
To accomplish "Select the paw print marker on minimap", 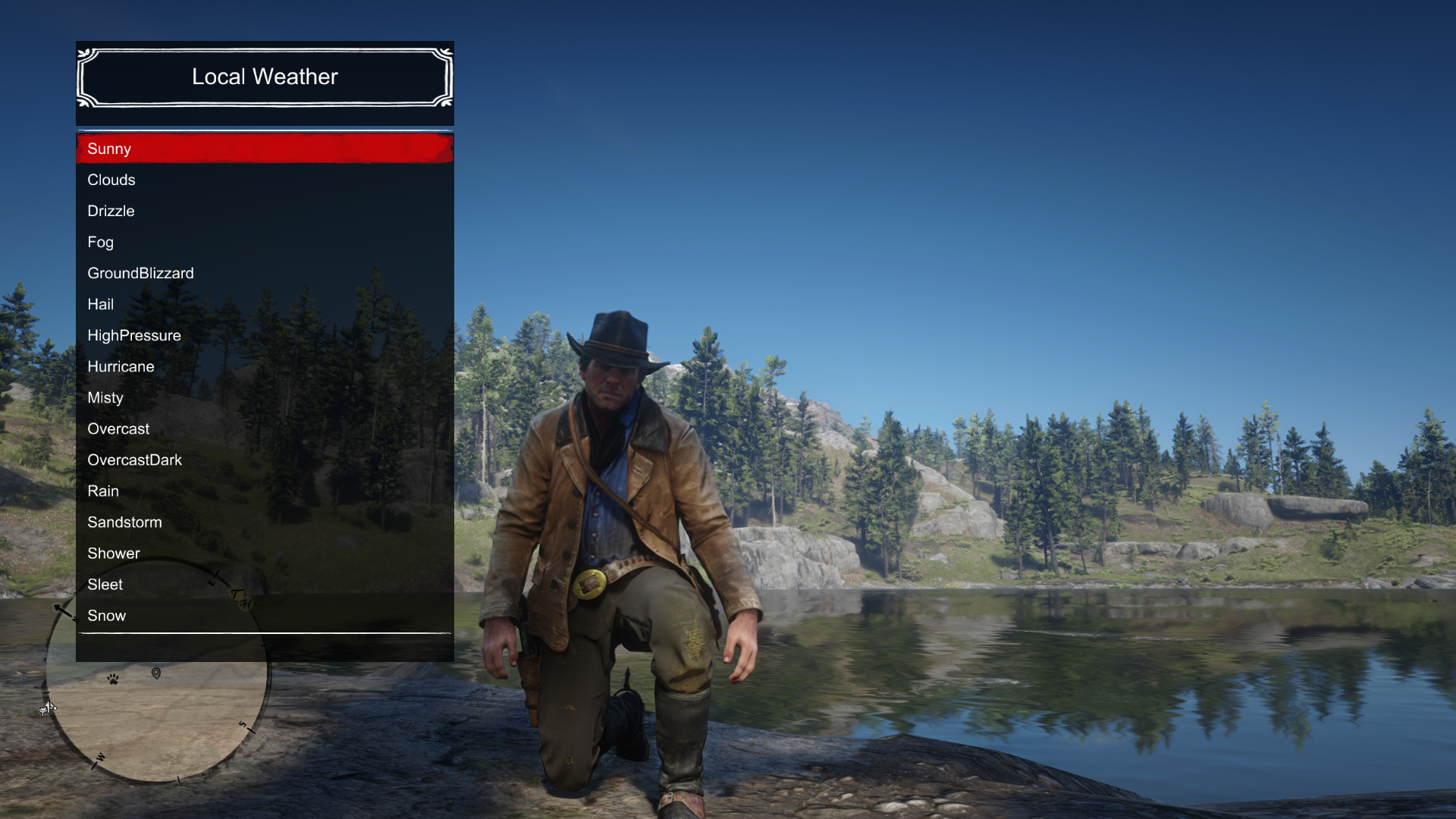I will coord(113,679).
